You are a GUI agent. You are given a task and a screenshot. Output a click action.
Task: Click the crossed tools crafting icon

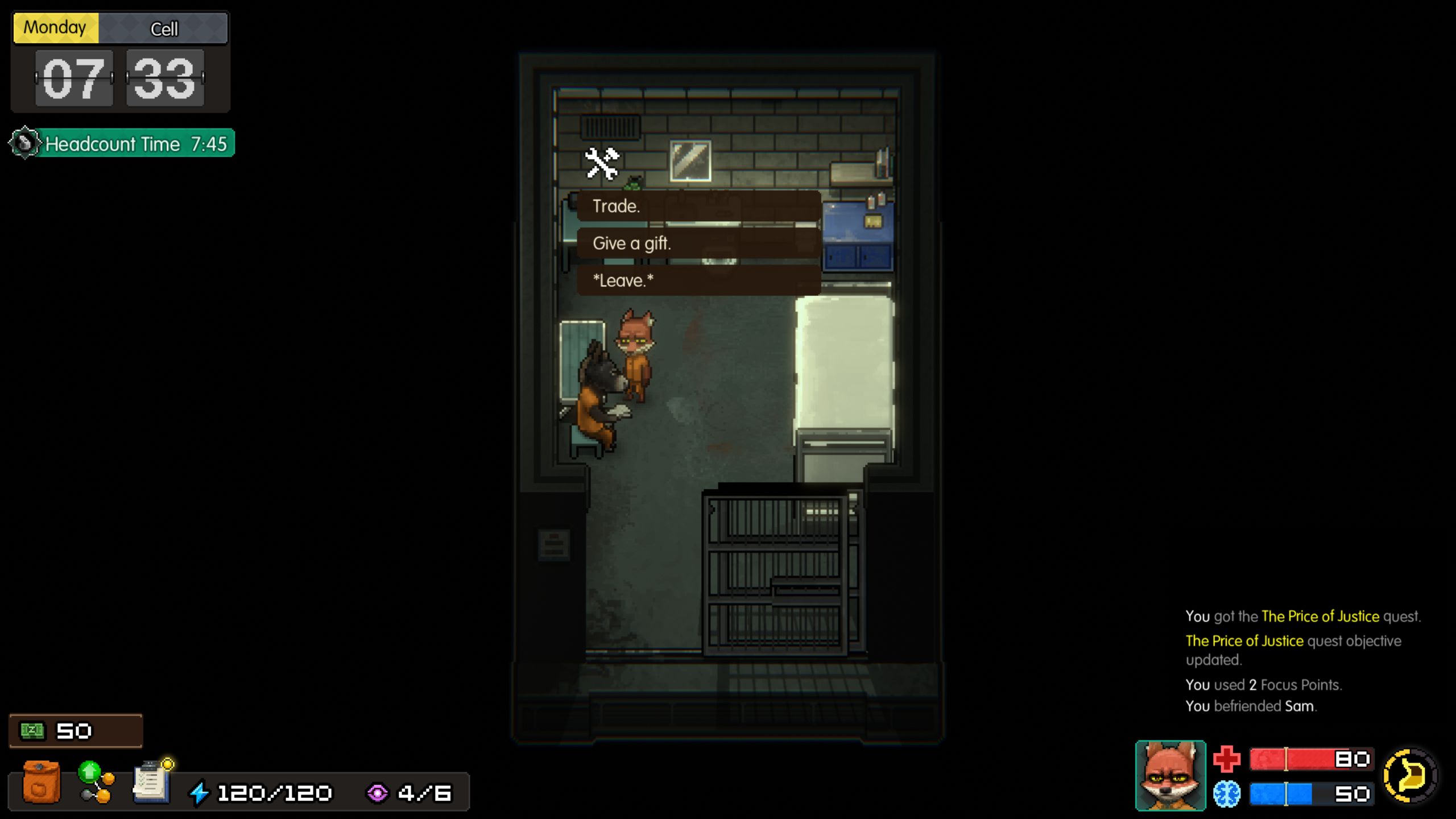(602, 164)
